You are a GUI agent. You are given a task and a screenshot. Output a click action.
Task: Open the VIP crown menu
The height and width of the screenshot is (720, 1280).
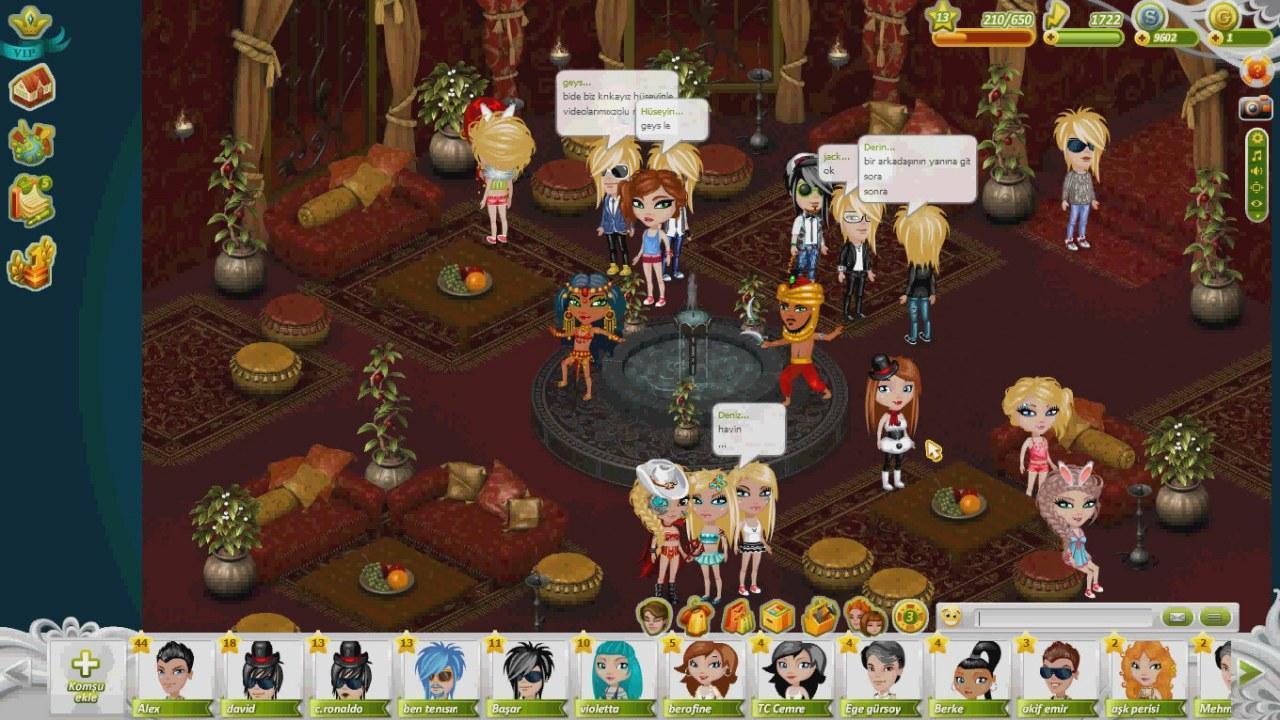point(29,29)
